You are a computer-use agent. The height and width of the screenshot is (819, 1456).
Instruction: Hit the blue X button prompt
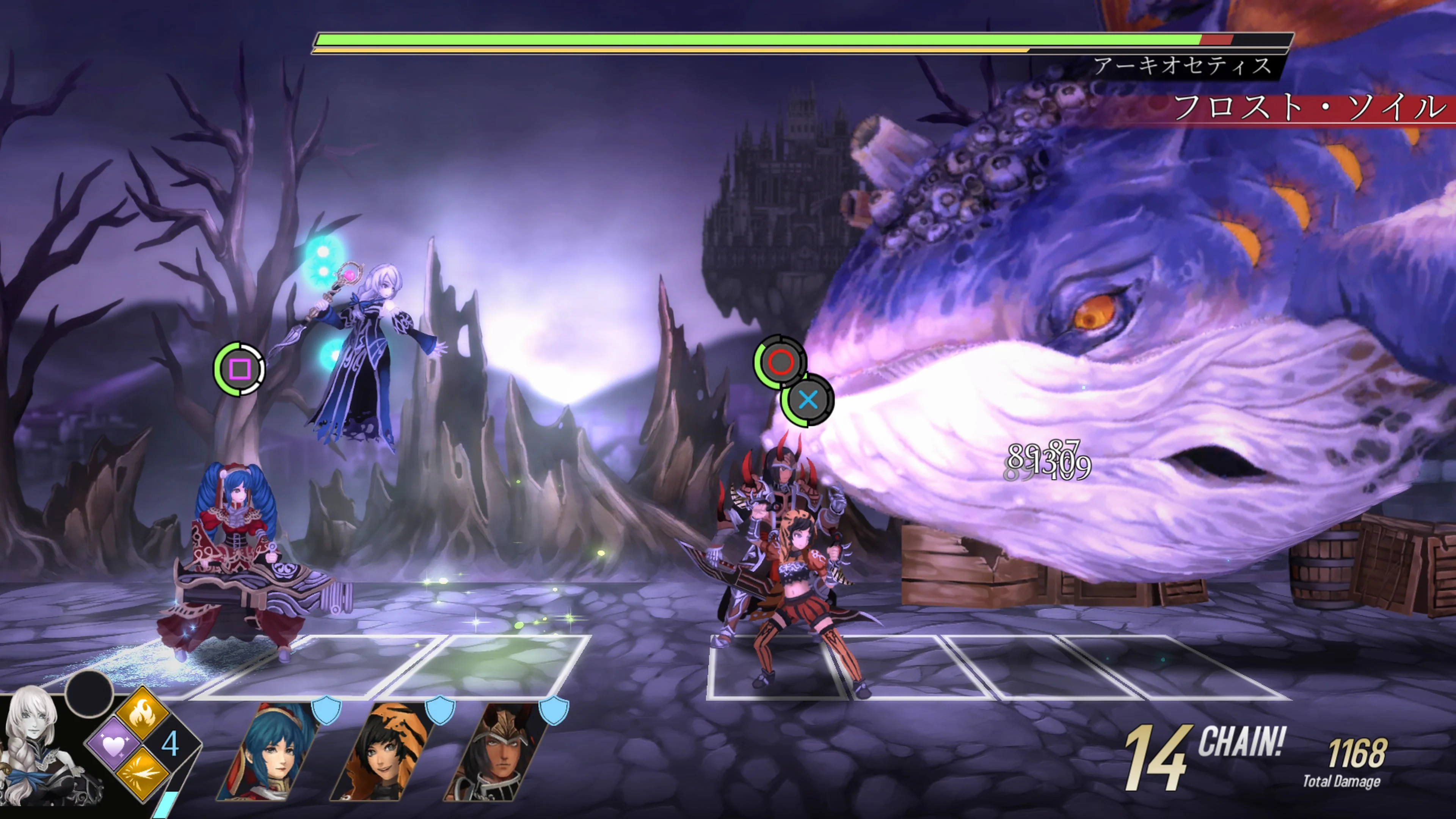pyautogui.click(x=808, y=401)
